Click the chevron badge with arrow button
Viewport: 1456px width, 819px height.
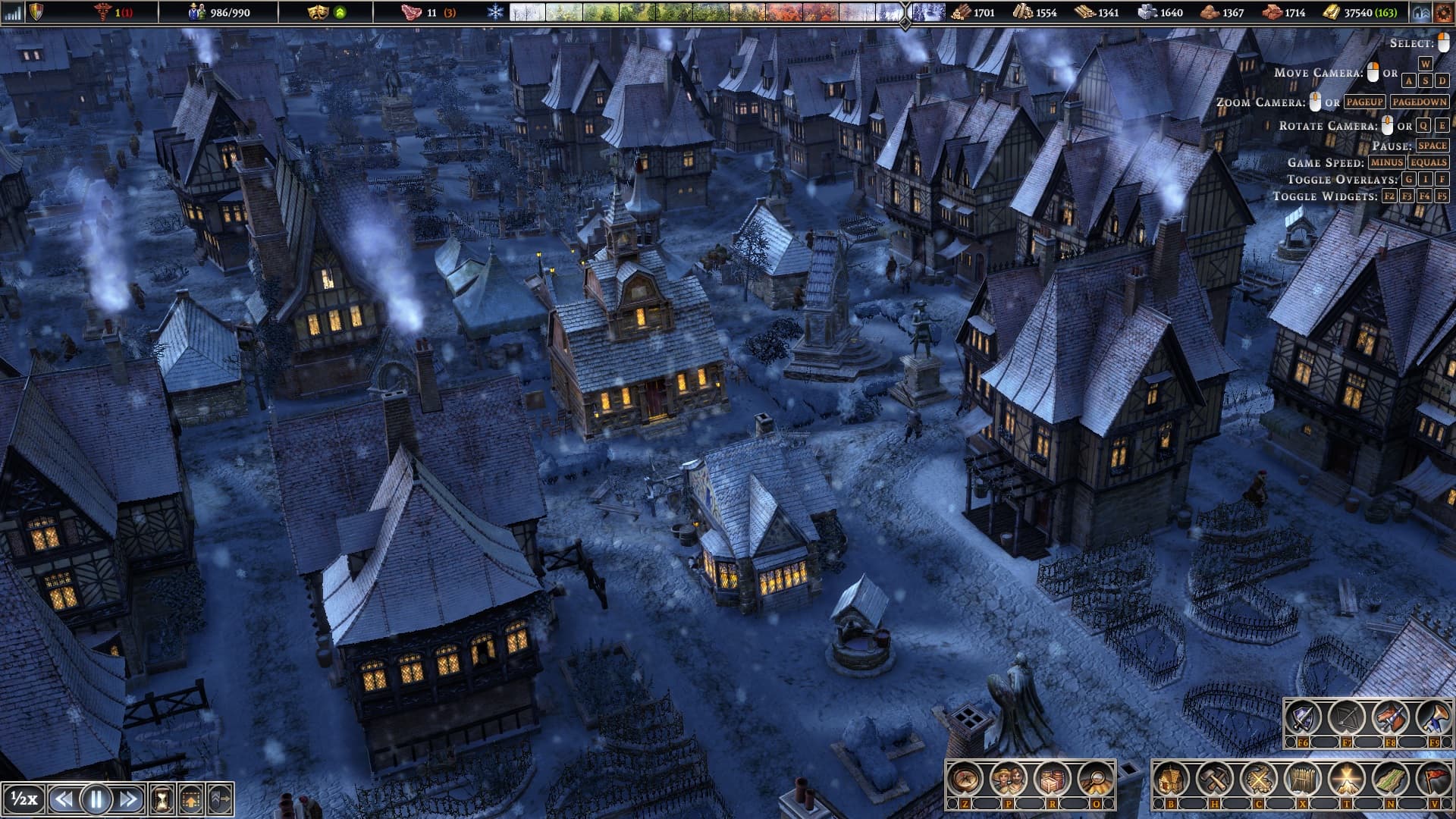click(x=220, y=799)
